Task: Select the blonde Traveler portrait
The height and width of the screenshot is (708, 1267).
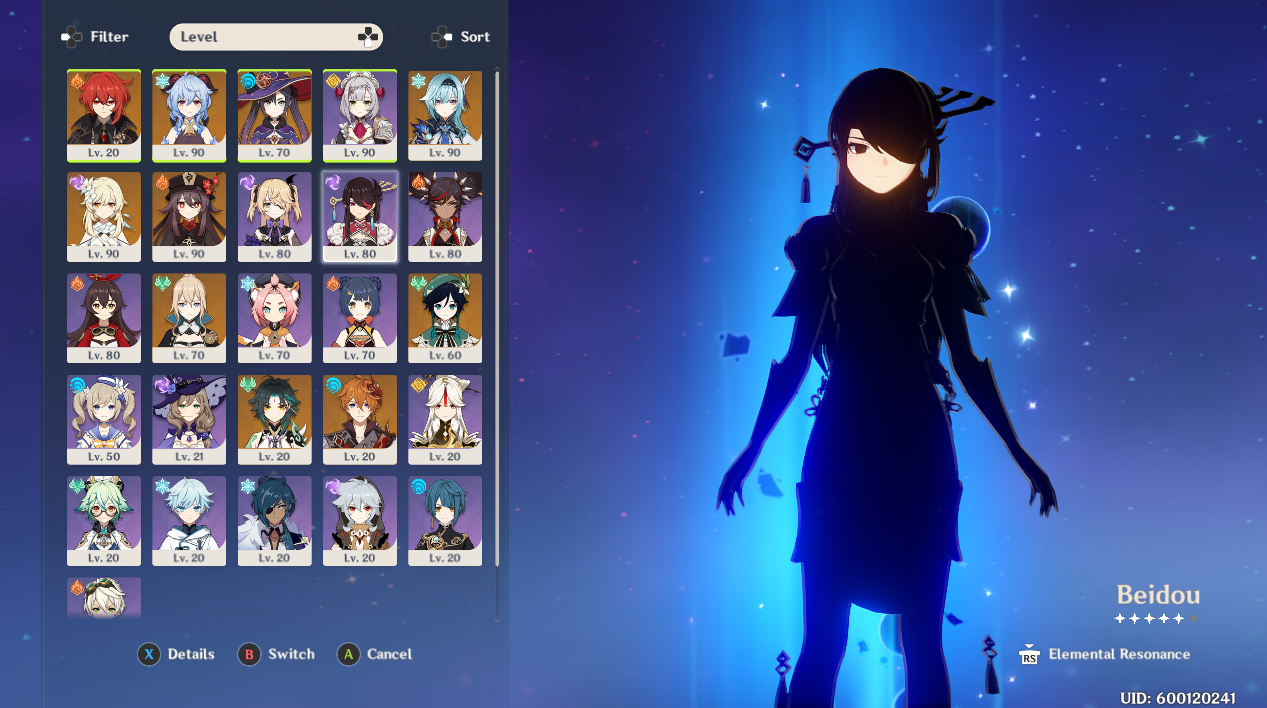Action: pos(104,217)
